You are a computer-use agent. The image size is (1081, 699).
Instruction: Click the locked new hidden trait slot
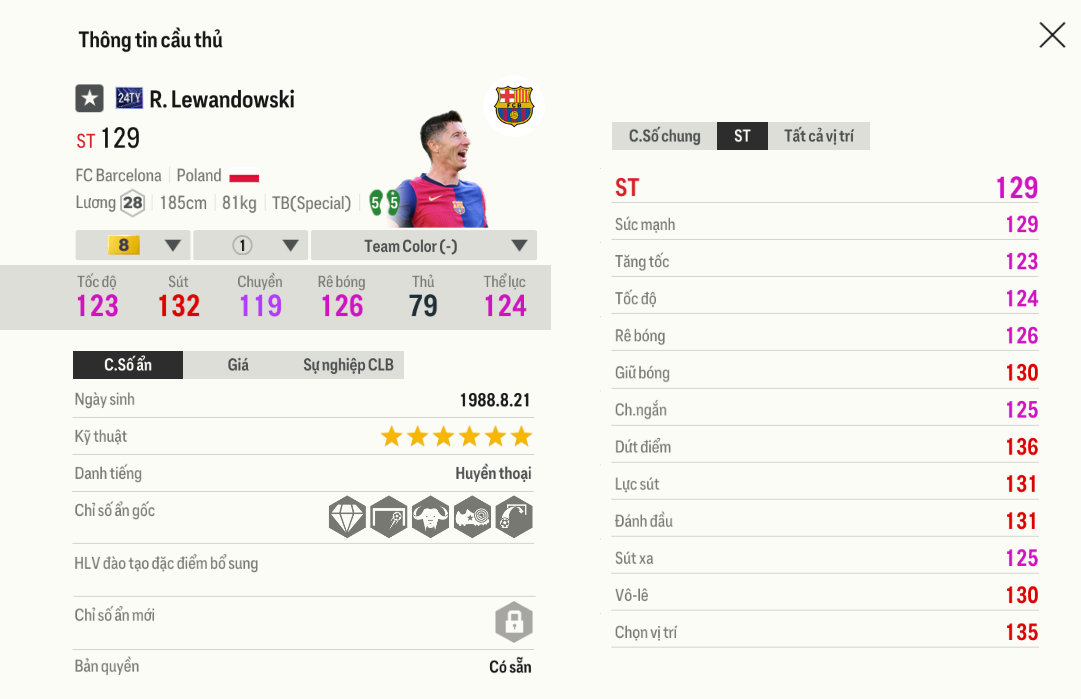point(513,622)
